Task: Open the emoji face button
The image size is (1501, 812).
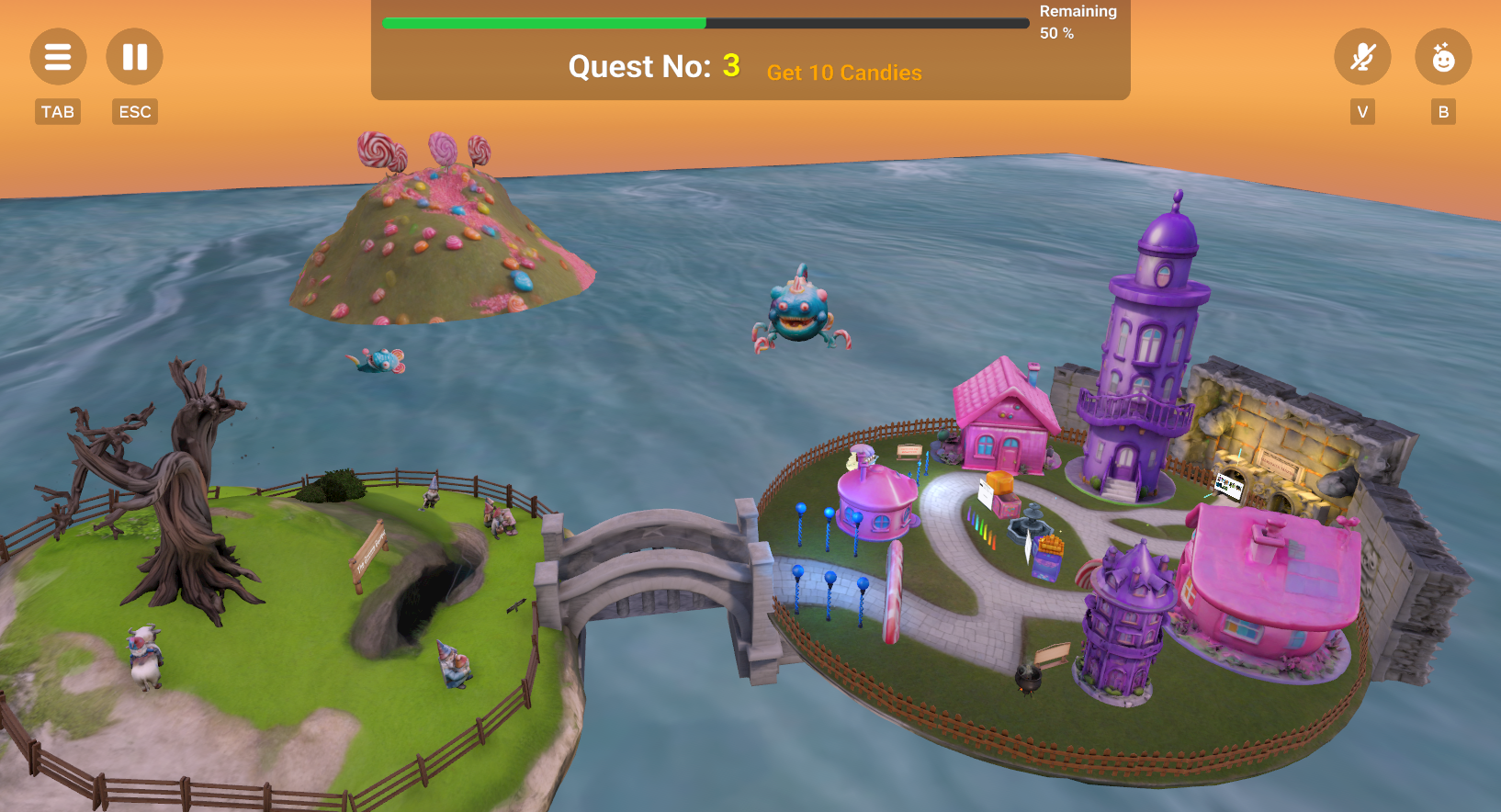Action: click(1443, 57)
